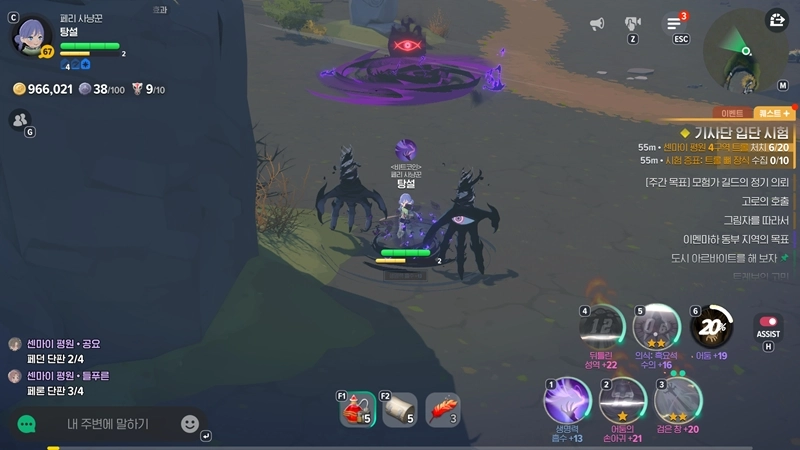Click the exit arrow button above minimap

(x=777, y=20)
